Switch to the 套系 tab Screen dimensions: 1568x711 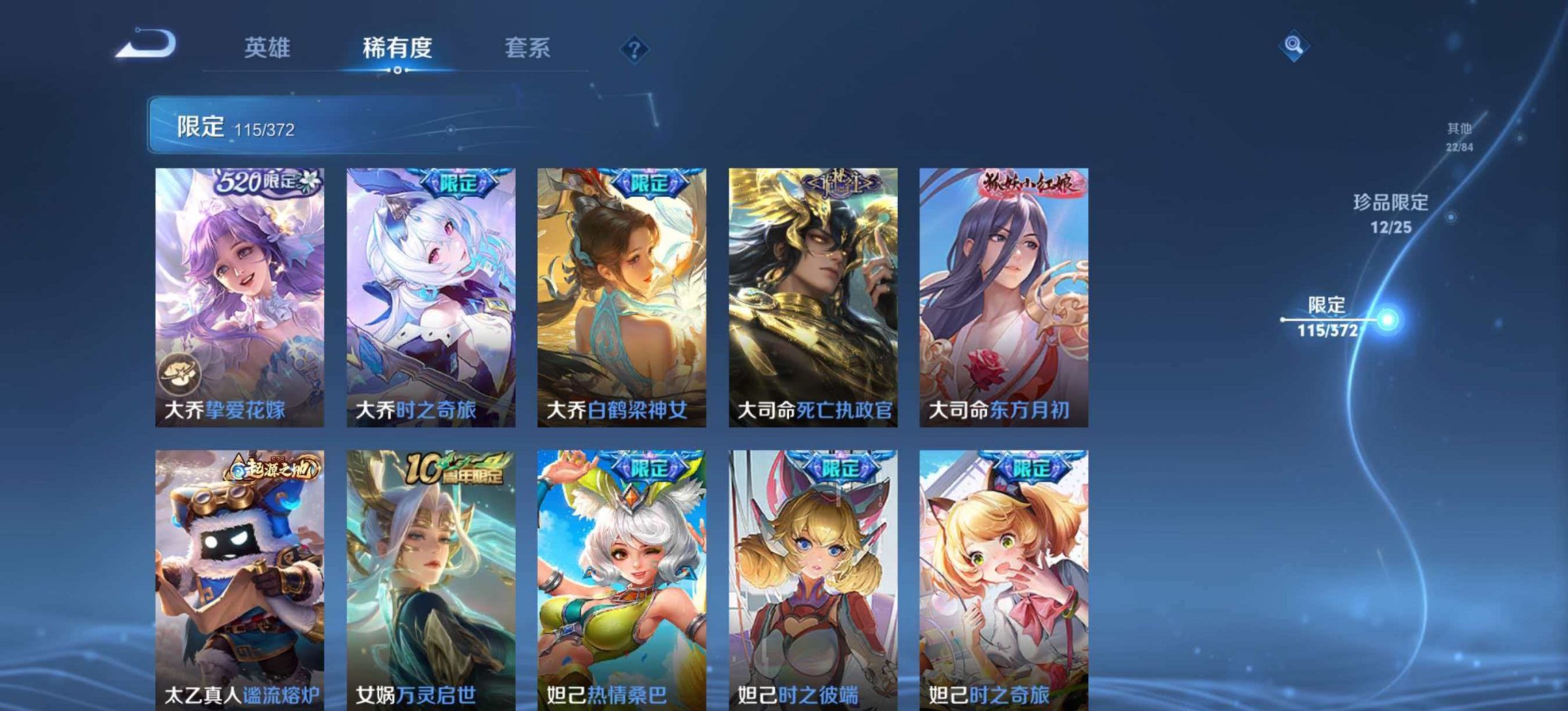click(528, 47)
